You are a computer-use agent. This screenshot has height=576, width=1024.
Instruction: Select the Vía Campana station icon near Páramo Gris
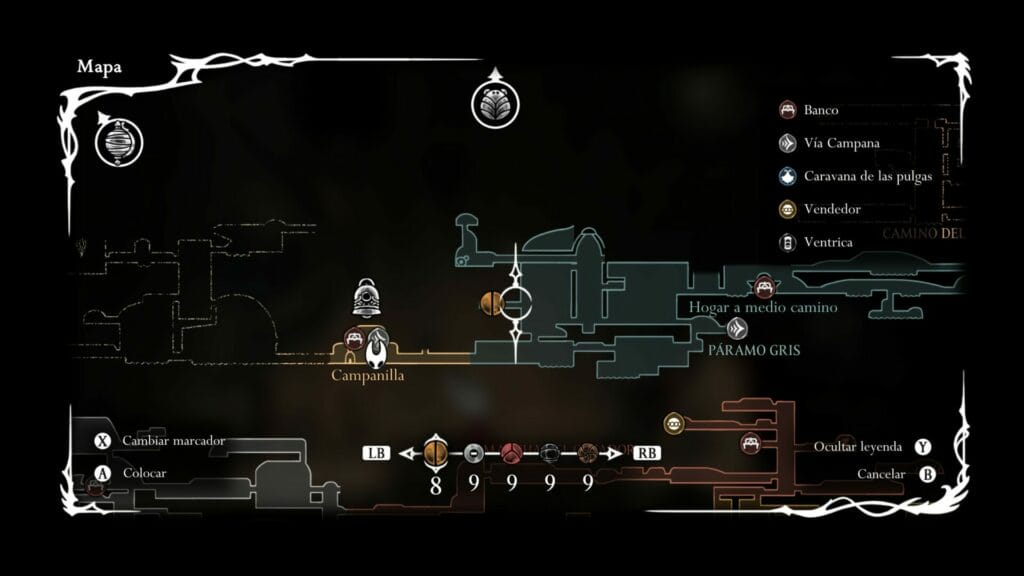(738, 328)
